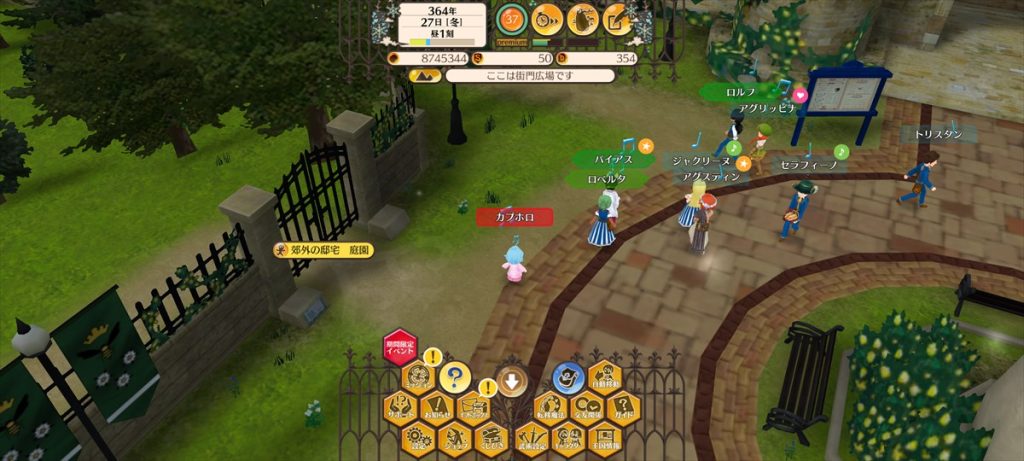Open the limited-time event (期間限定イベント) hexagon
The image size is (1024, 461).
[x=399, y=346]
